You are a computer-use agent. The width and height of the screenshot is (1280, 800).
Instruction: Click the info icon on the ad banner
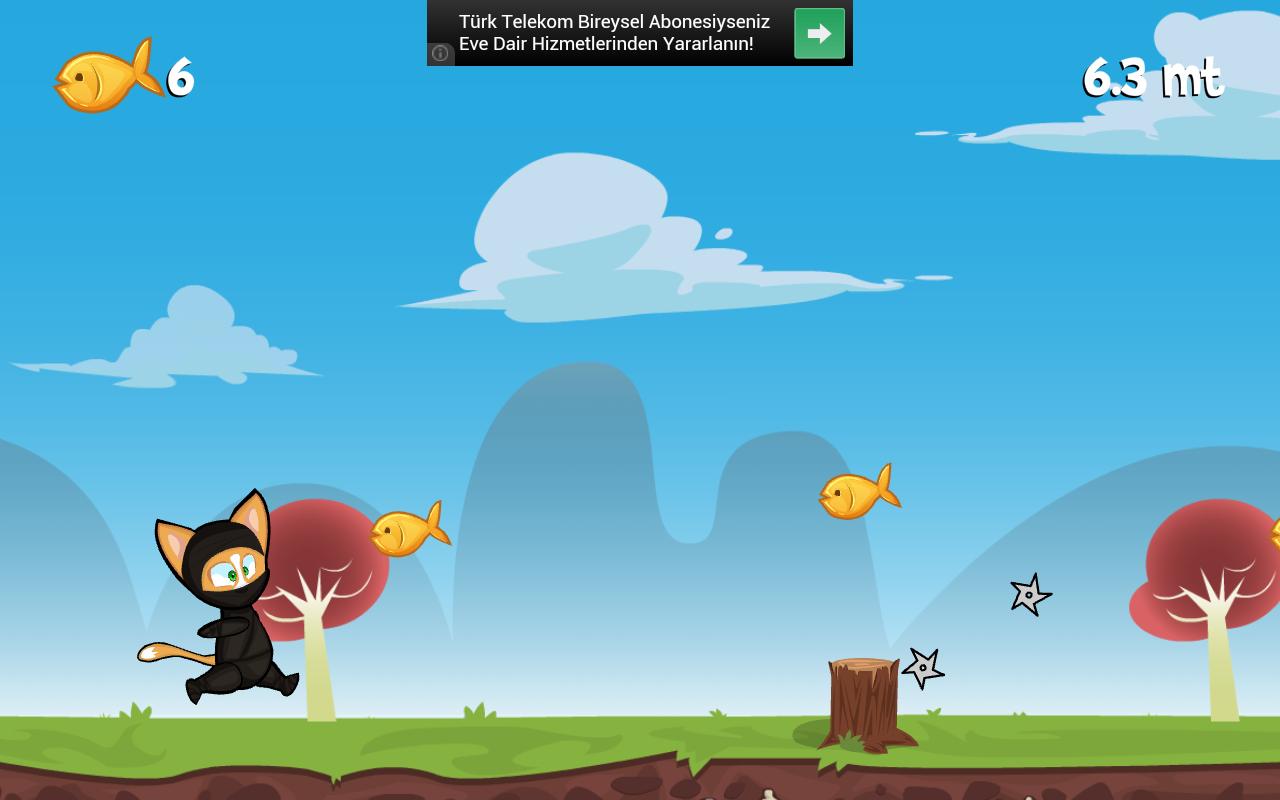[x=440, y=53]
